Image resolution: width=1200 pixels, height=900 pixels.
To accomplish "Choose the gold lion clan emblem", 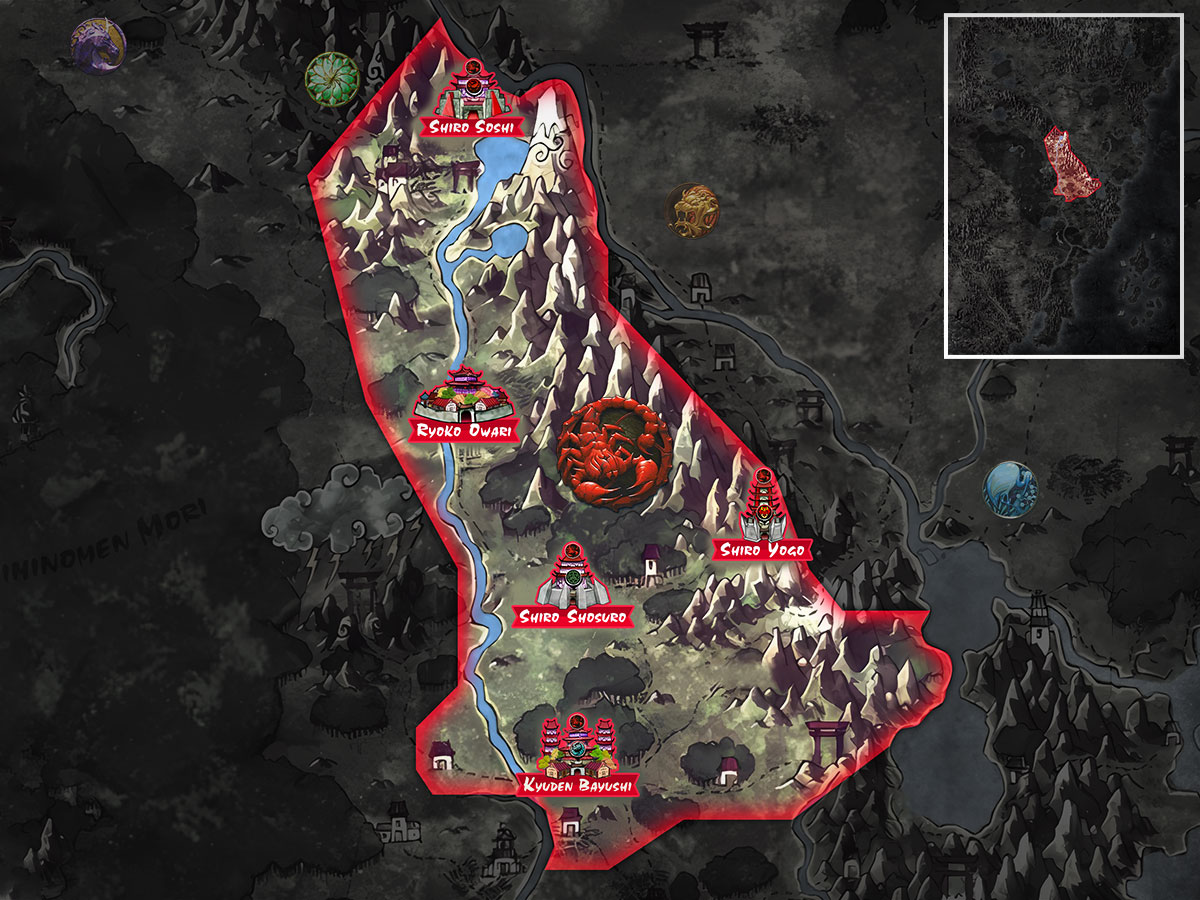I will (x=692, y=209).
